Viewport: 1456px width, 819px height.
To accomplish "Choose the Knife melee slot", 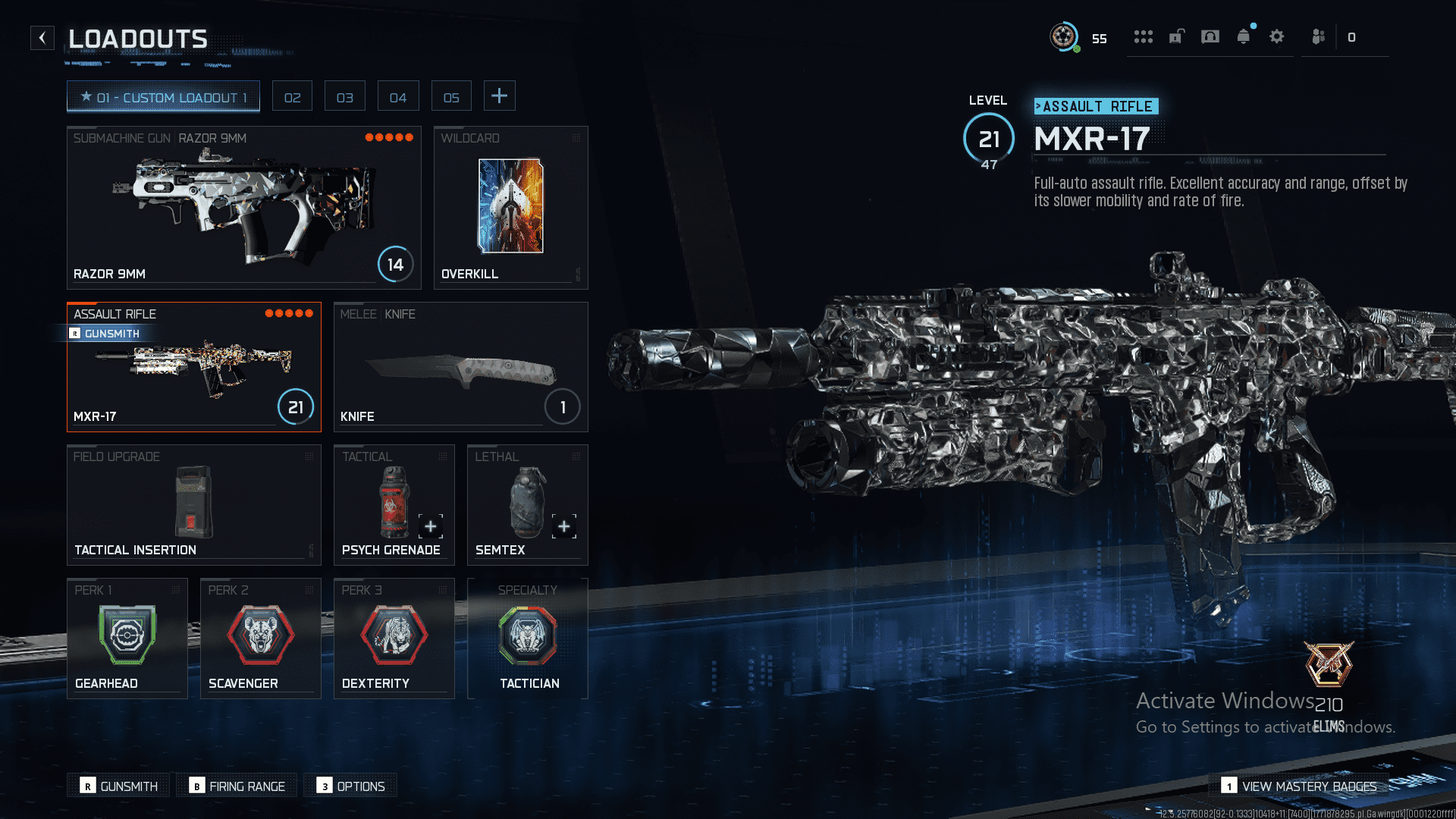I will pyautogui.click(x=460, y=367).
